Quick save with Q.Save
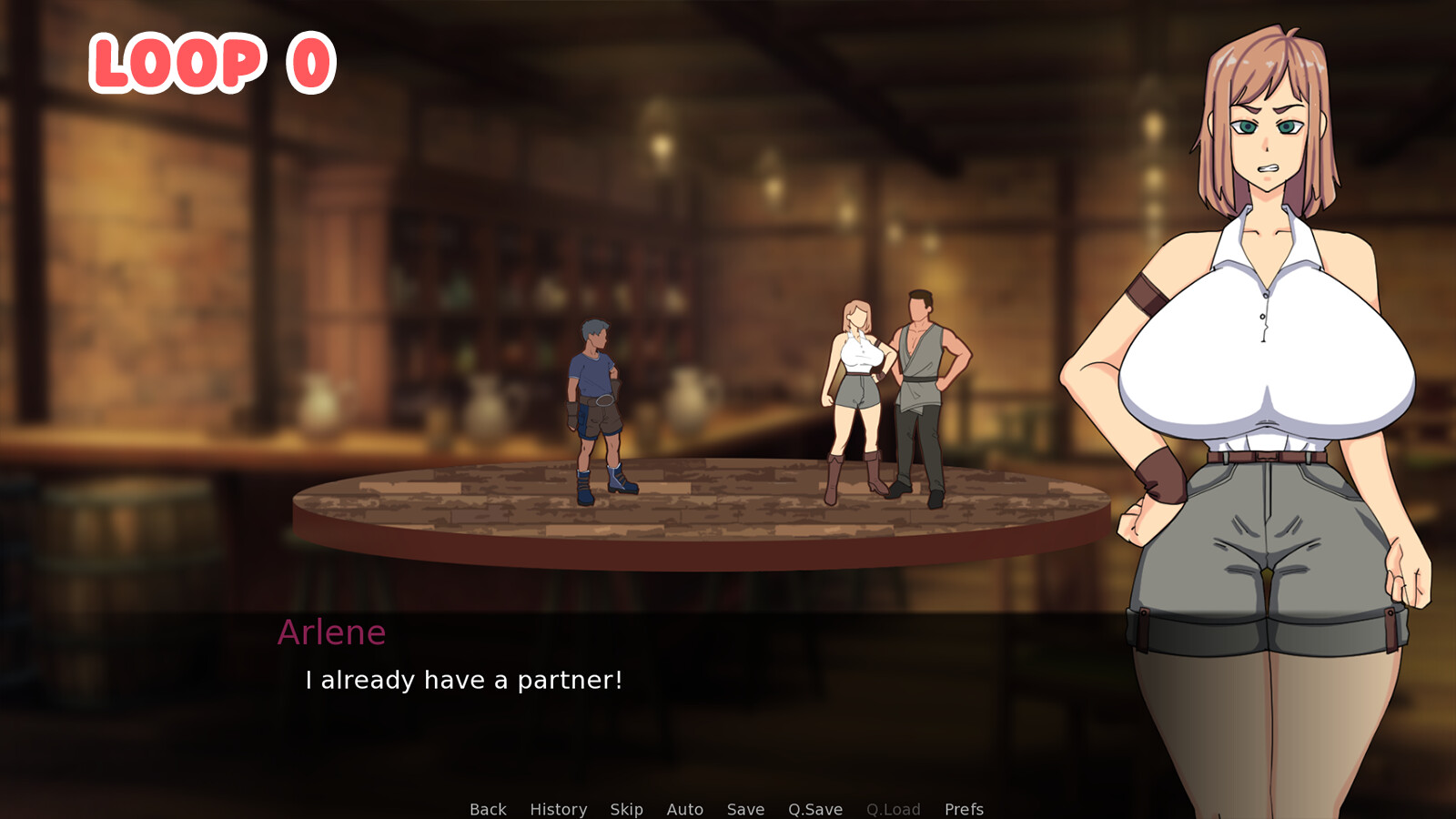 (x=814, y=809)
